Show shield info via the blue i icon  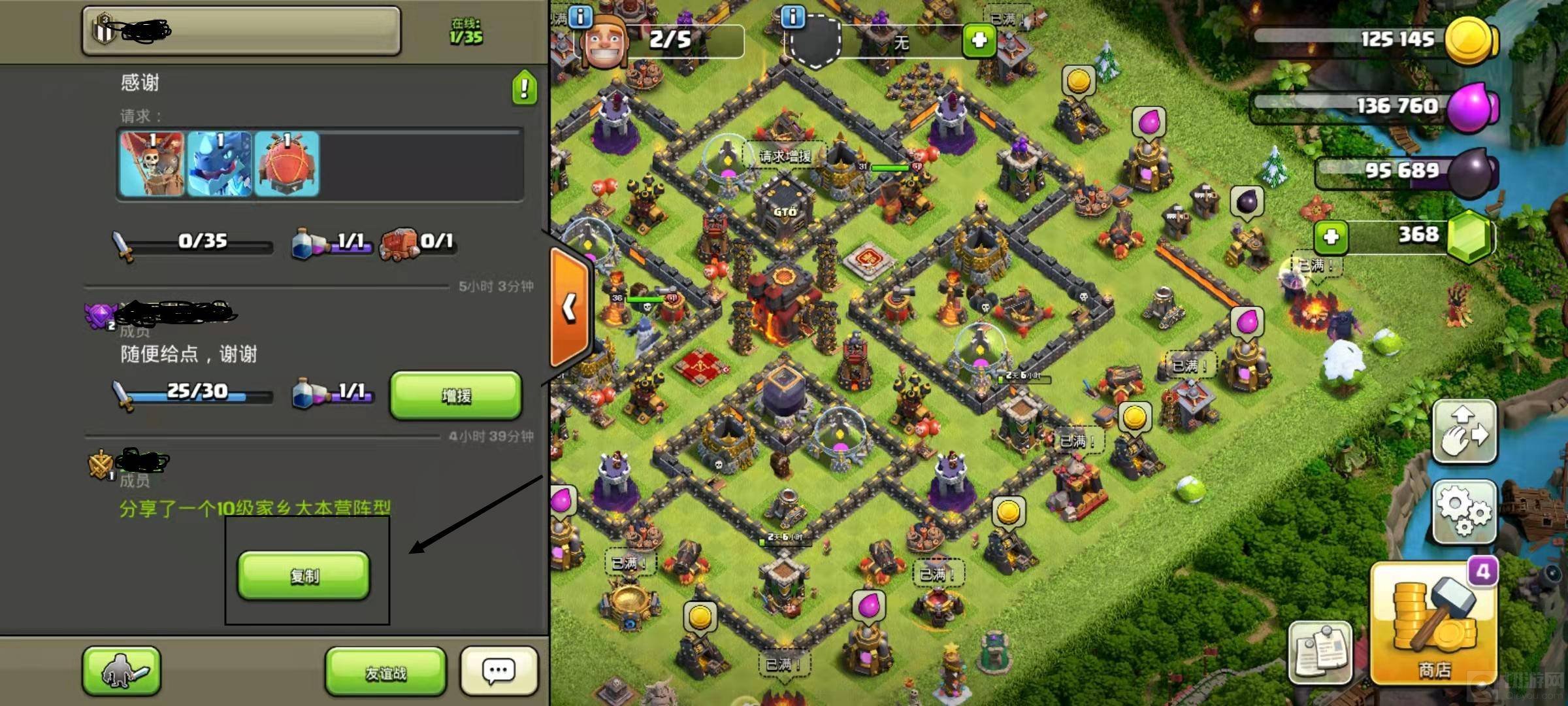[x=793, y=16]
